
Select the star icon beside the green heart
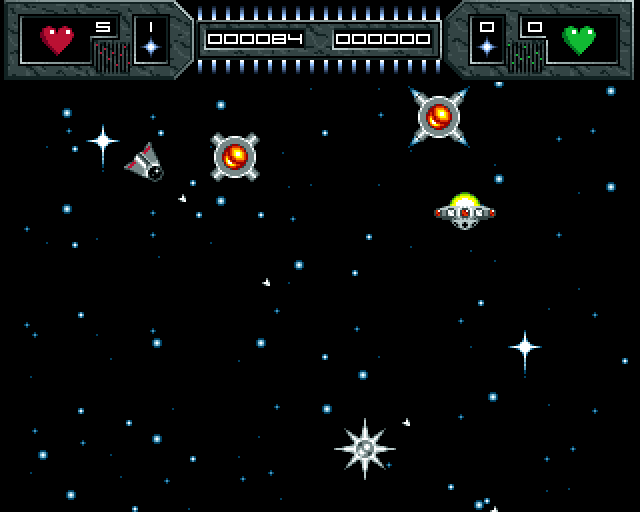[487, 47]
